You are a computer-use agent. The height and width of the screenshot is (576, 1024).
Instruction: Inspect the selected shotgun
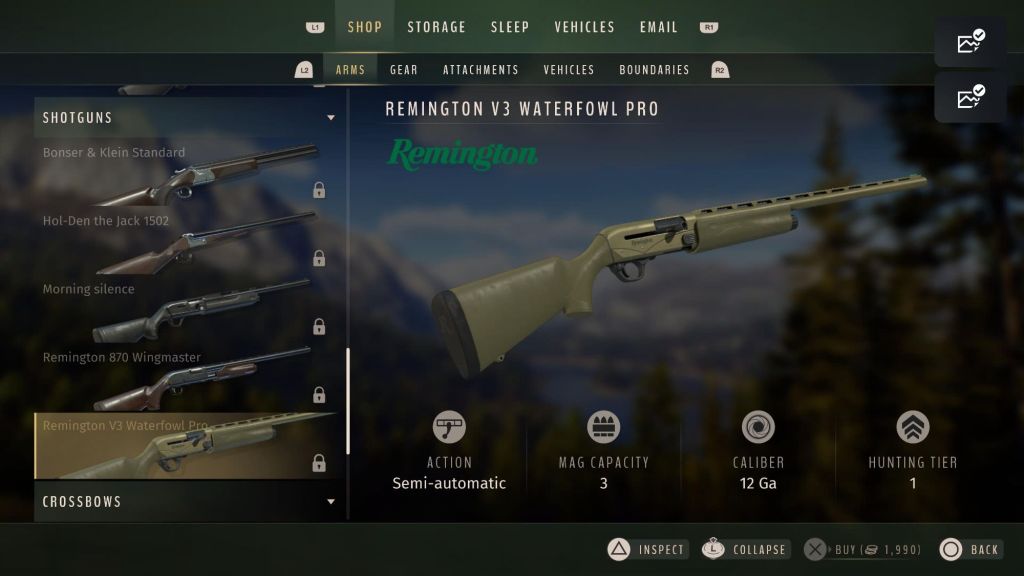tap(649, 549)
